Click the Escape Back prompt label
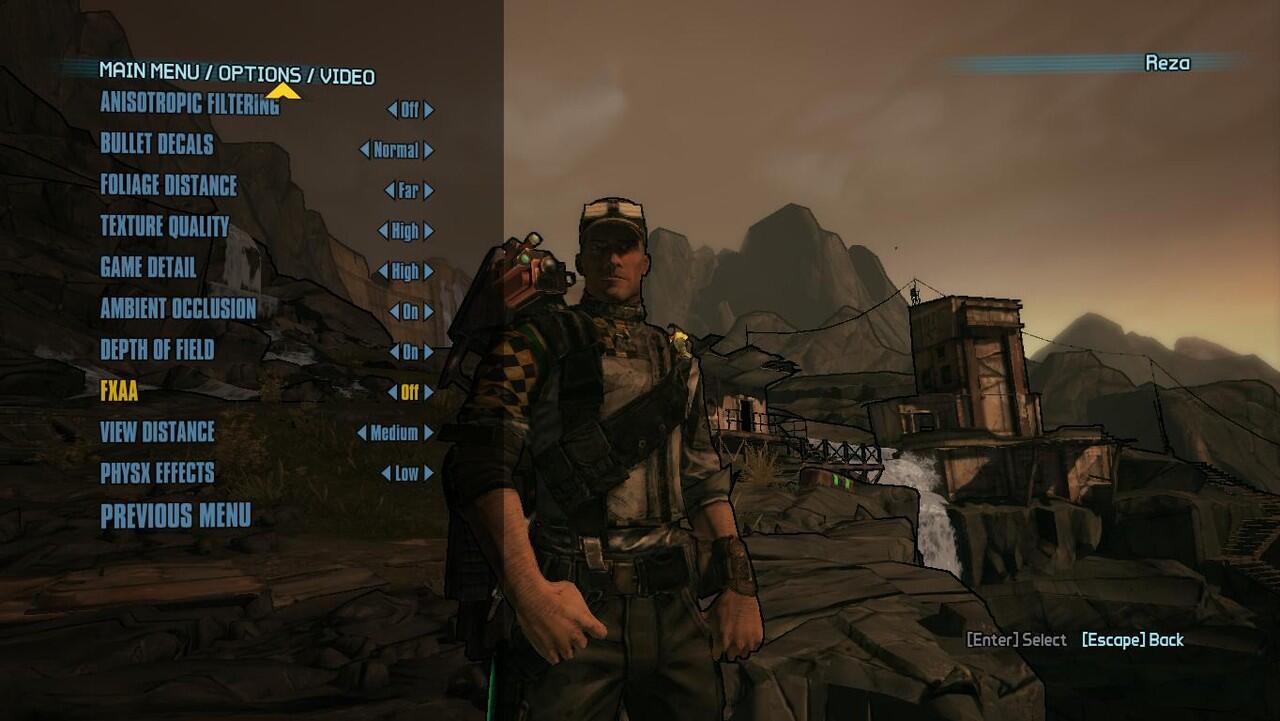This screenshot has width=1280, height=721. (x=1132, y=640)
